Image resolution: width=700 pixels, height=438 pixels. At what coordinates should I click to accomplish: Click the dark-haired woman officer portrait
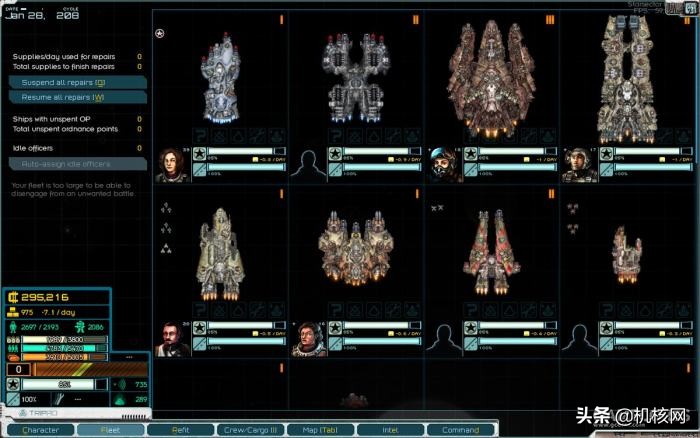pyautogui.click(x=171, y=165)
